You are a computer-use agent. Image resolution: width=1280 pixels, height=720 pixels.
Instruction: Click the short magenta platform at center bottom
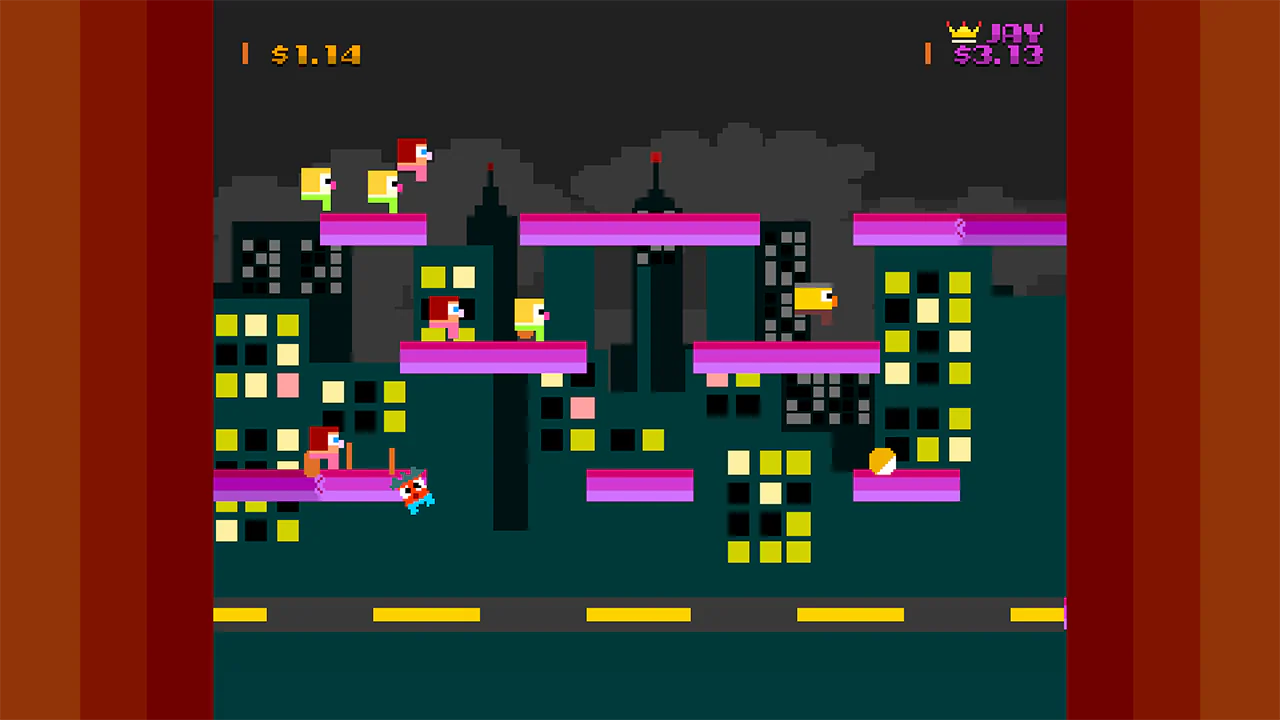[x=641, y=485]
